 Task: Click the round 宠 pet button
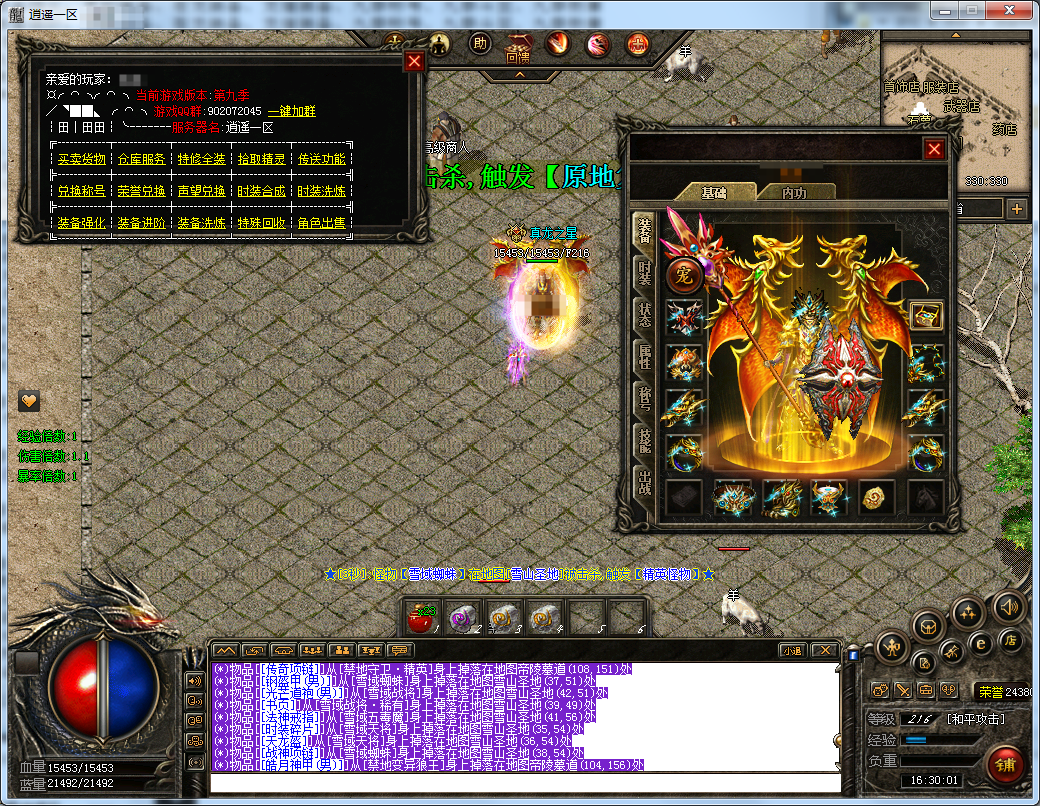tap(683, 273)
